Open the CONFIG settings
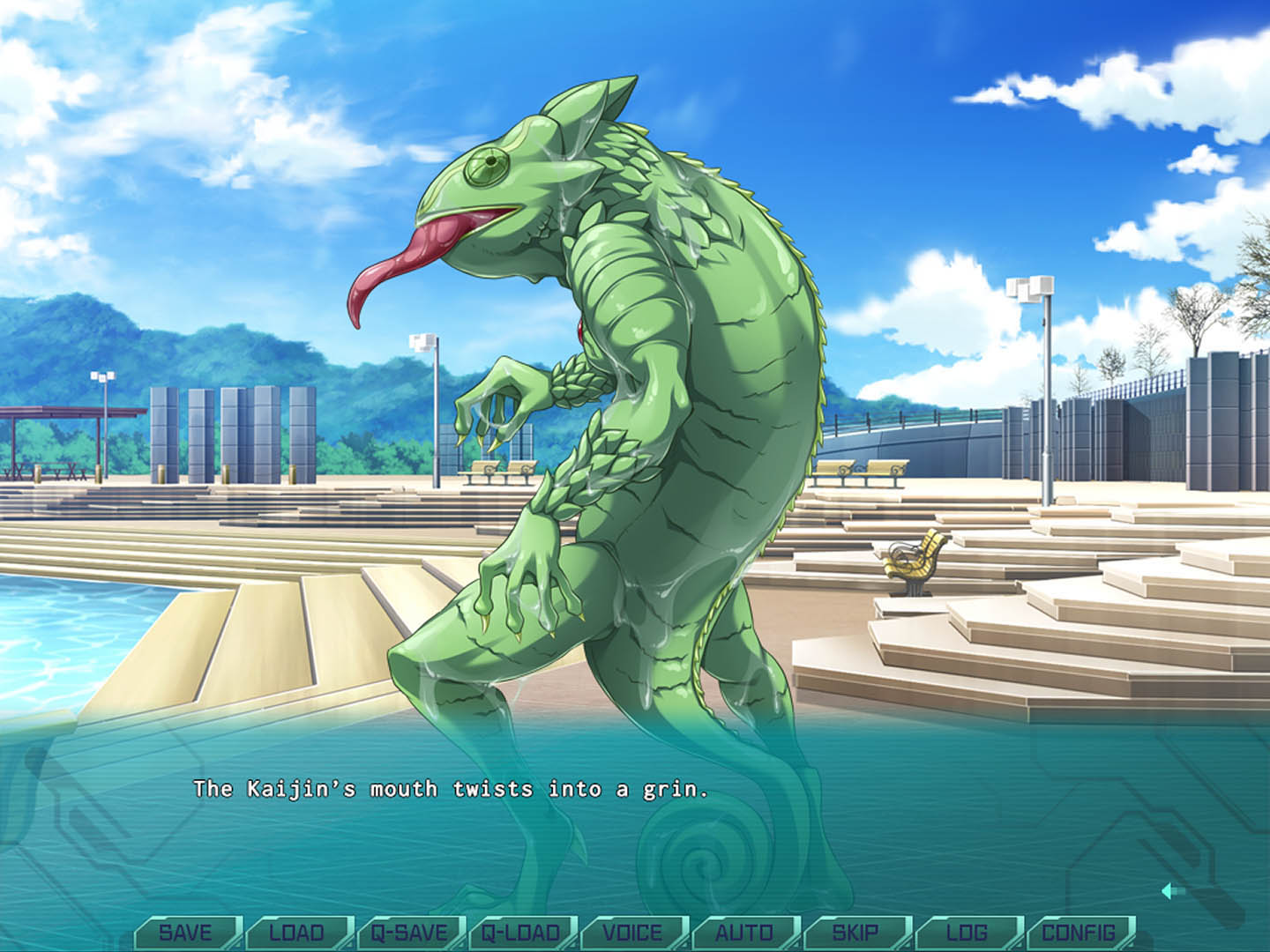 click(1079, 932)
